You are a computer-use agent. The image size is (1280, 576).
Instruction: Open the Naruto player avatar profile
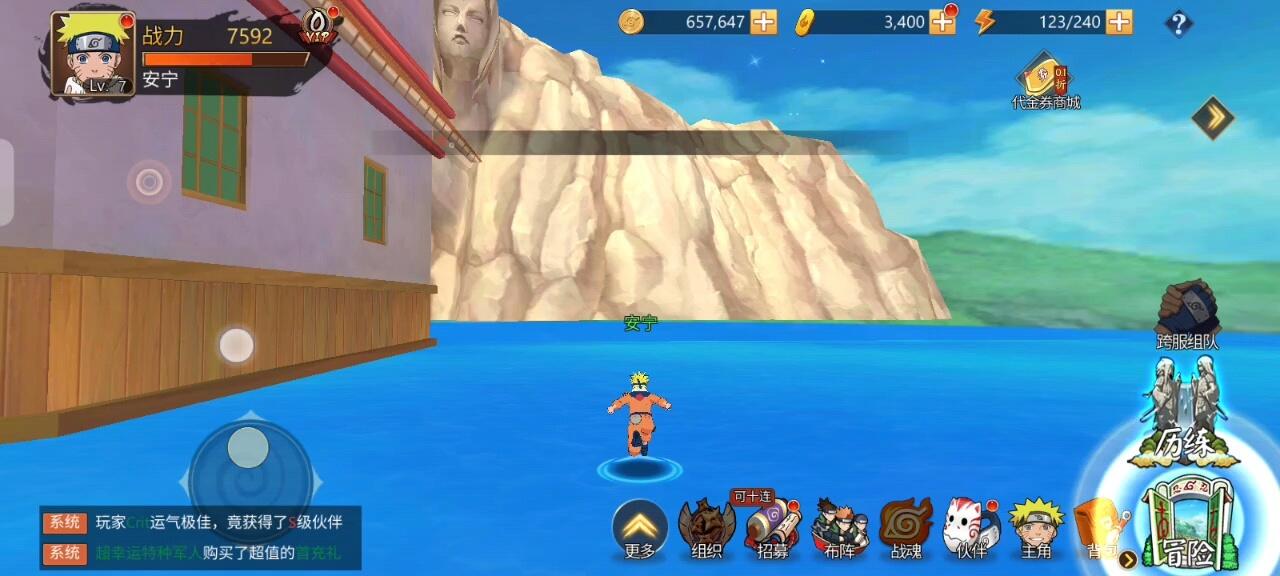pos(91,55)
